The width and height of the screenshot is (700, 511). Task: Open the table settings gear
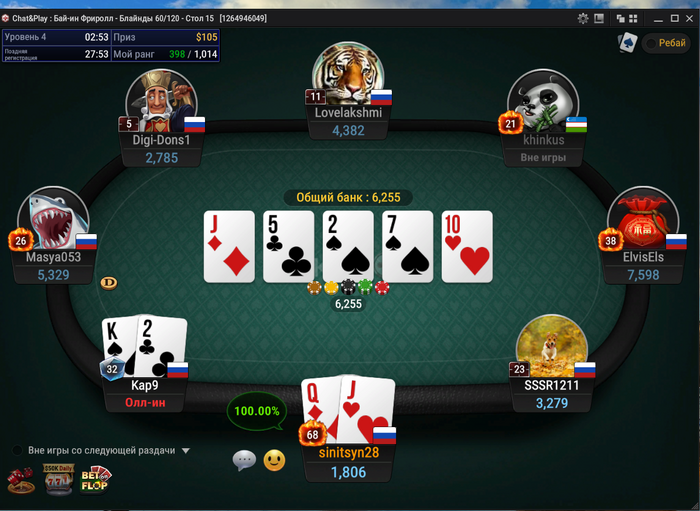pyautogui.click(x=583, y=18)
